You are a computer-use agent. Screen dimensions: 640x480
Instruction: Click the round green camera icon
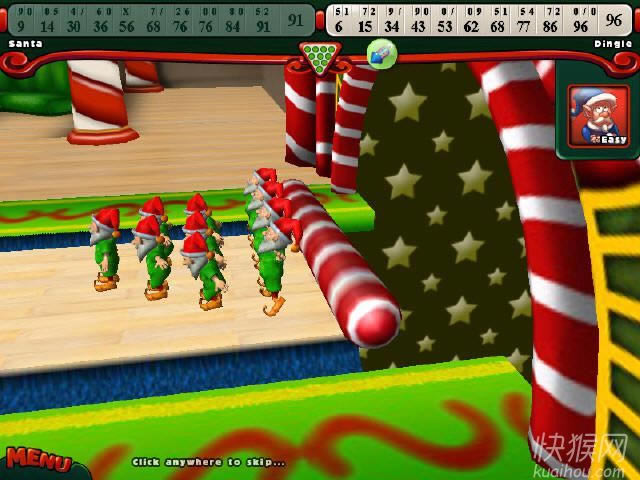[x=381, y=54]
